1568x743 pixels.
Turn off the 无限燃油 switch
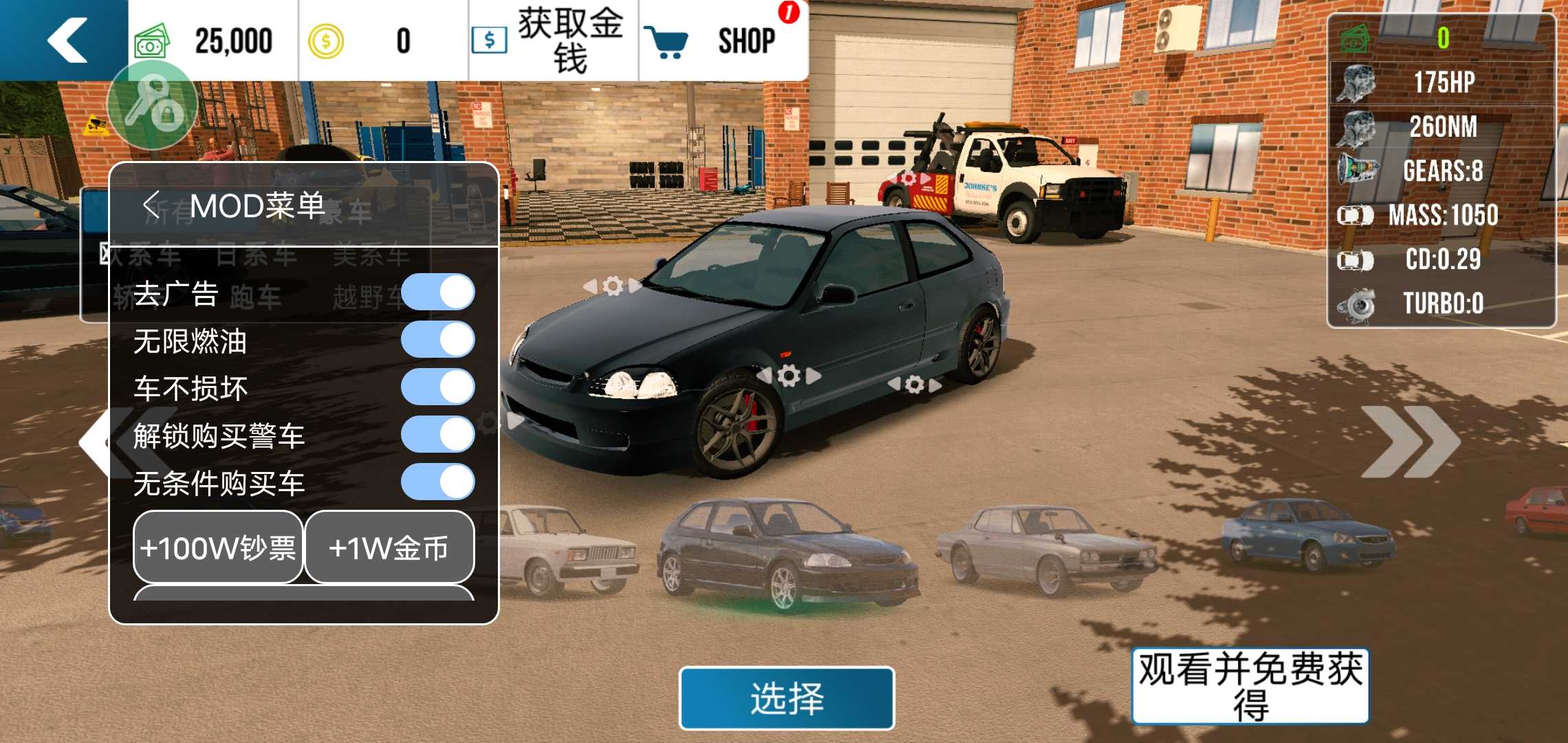(x=440, y=338)
